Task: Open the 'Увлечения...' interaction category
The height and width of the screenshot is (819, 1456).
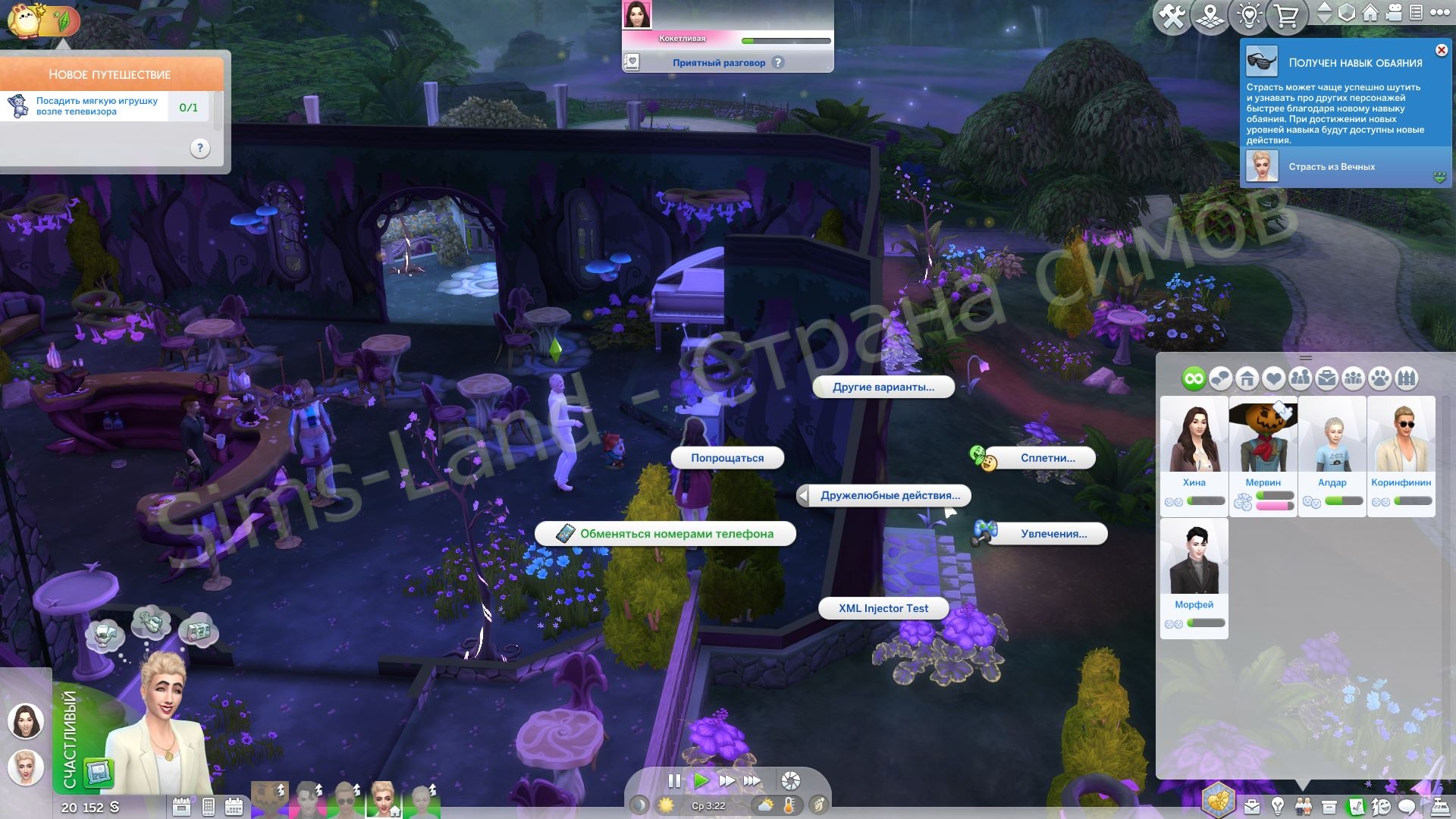Action: point(1053,534)
